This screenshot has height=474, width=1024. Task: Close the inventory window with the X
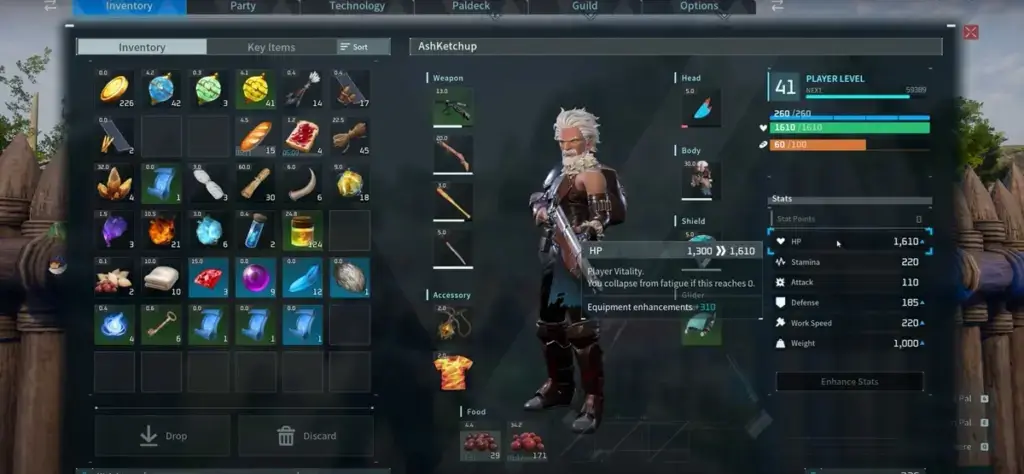tap(970, 32)
